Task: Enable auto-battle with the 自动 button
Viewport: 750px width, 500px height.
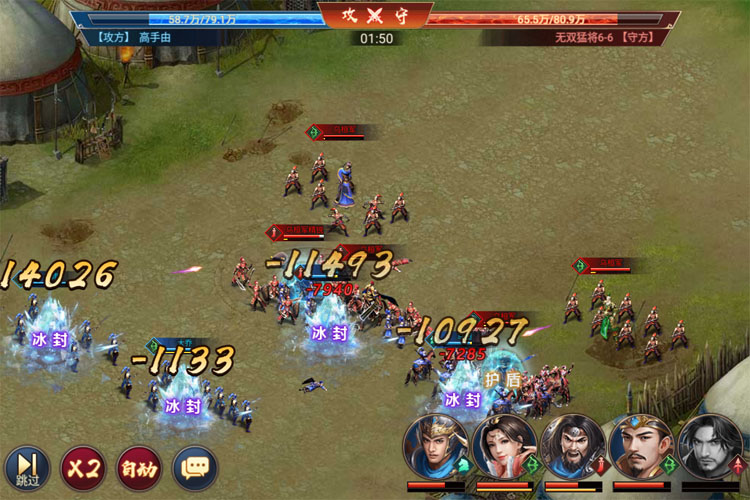Action: point(139,467)
